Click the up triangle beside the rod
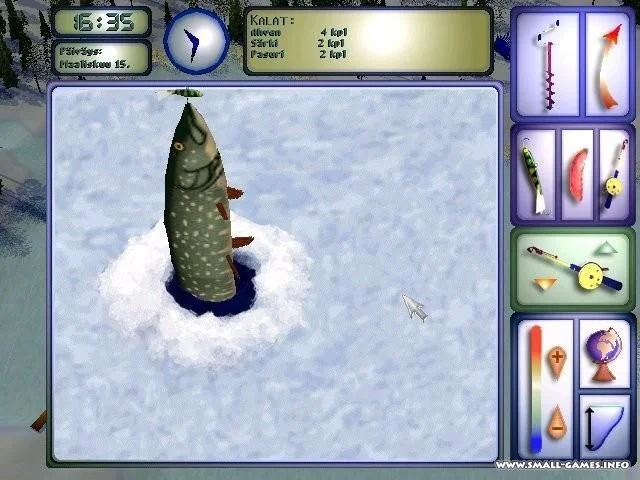 click(x=606, y=247)
